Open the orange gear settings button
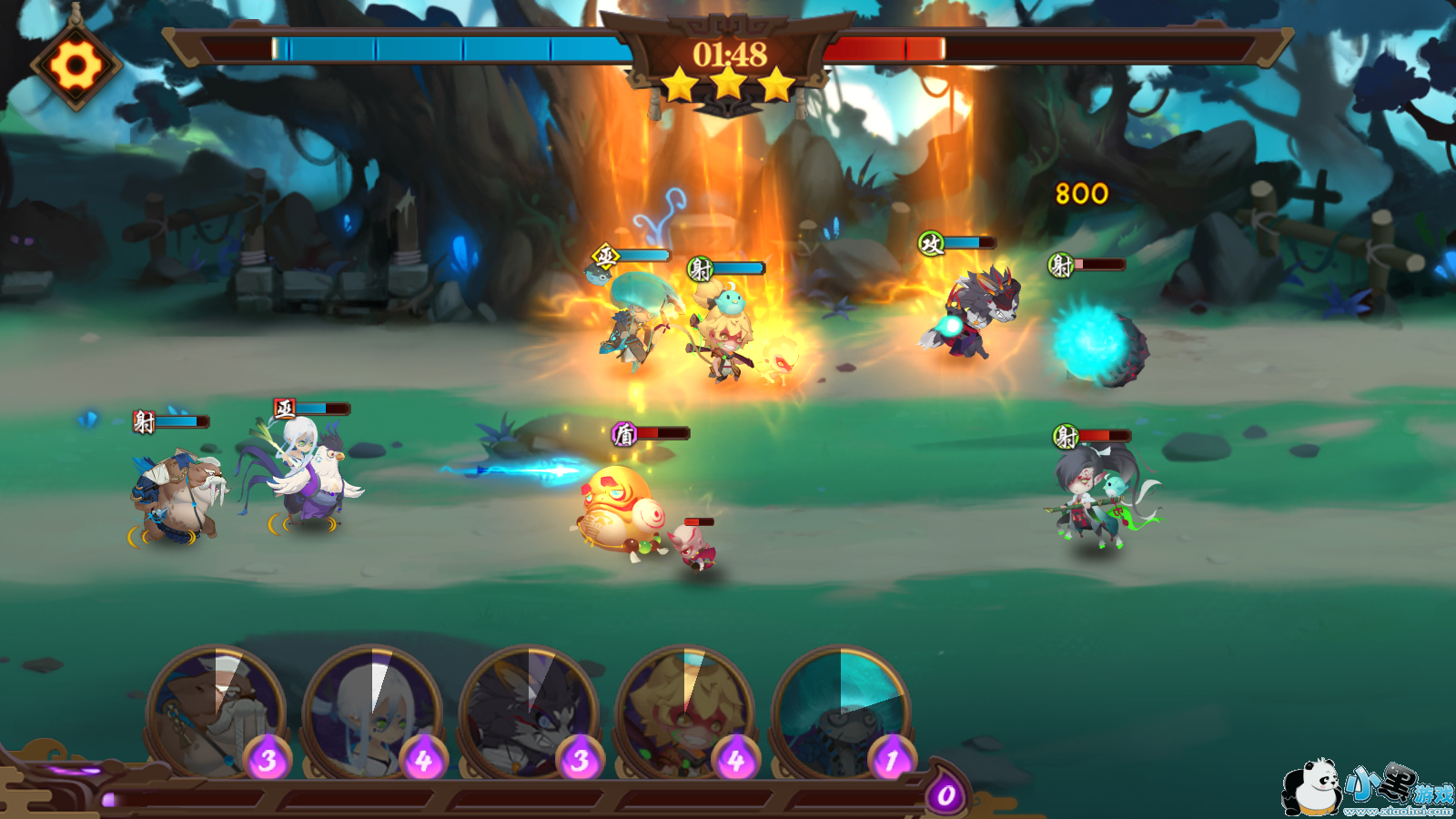This screenshot has width=1456, height=819. coord(76,66)
